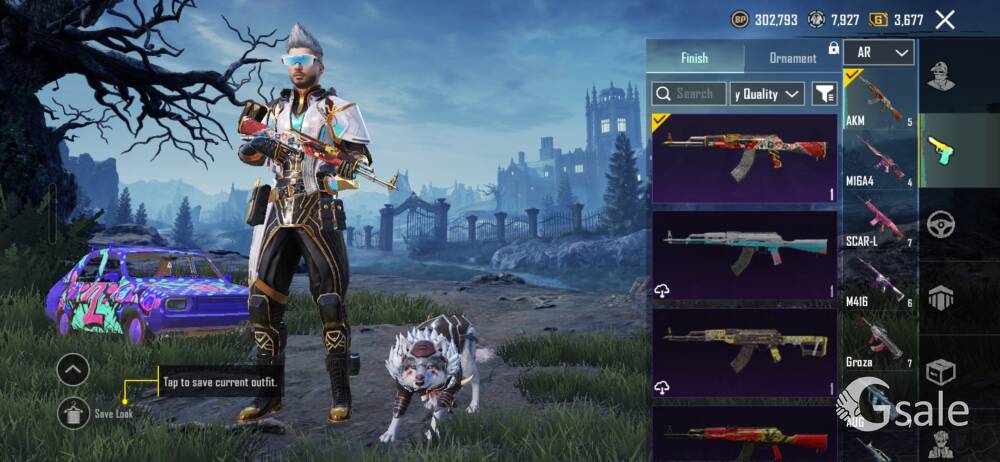Open the locked Ornament tab
Image resolution: width=1000 pixels, height=462 pixels.
(793, 58)
